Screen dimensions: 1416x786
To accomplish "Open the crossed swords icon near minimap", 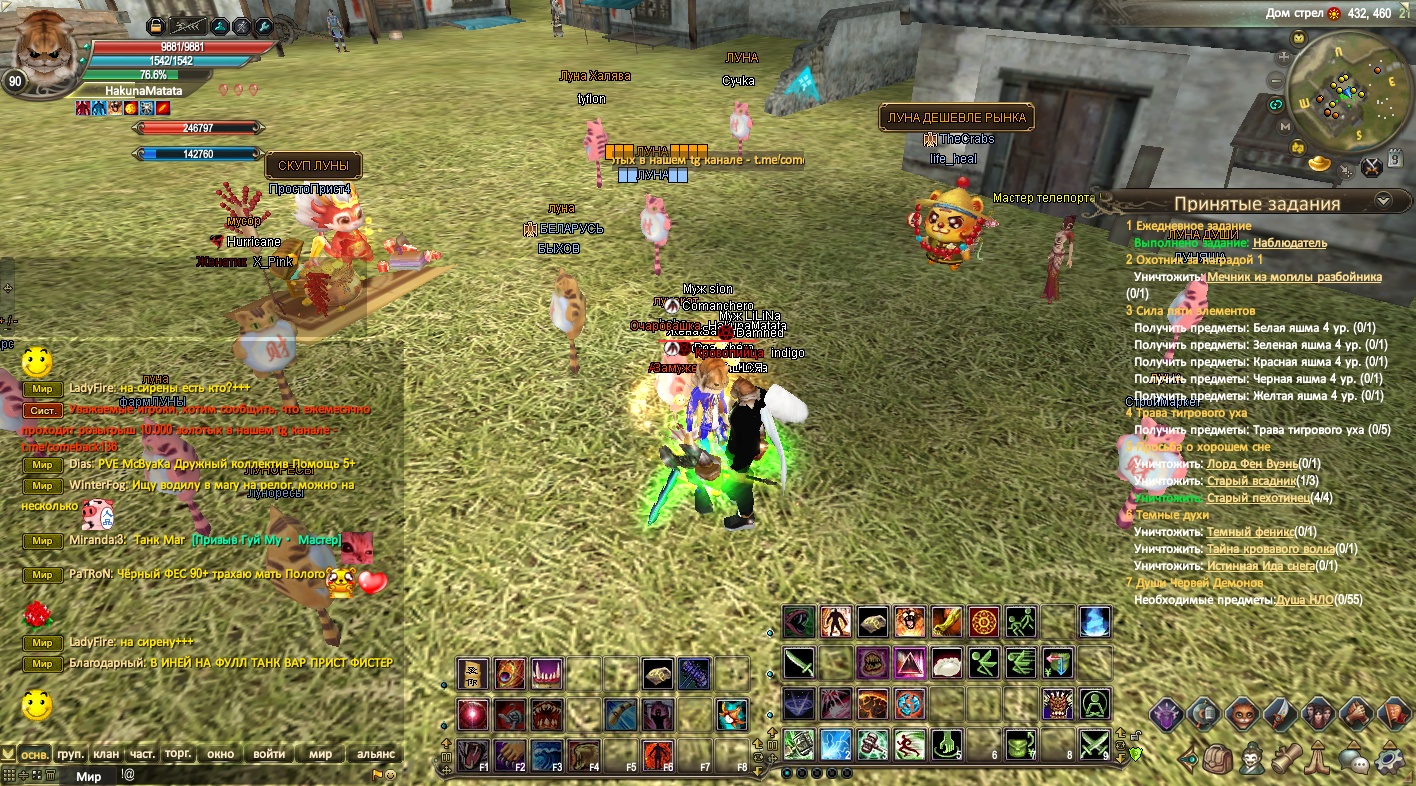I will pyautogui.click(x=1372, y=166).
